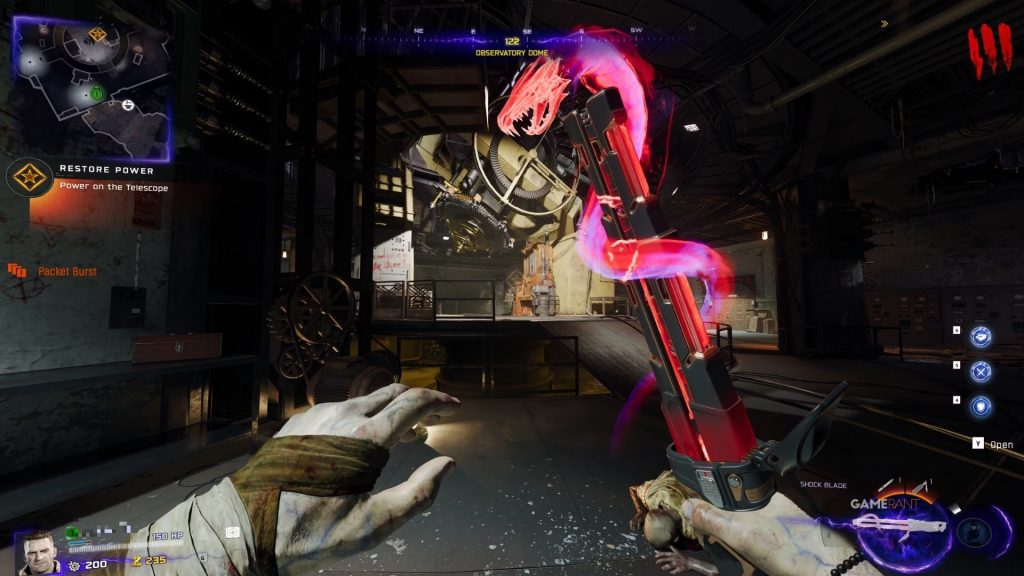The height and width of the screenshot is (576, 1024).
Task: Click the Packet Burst network warning icon
Action: click(17, 270)
